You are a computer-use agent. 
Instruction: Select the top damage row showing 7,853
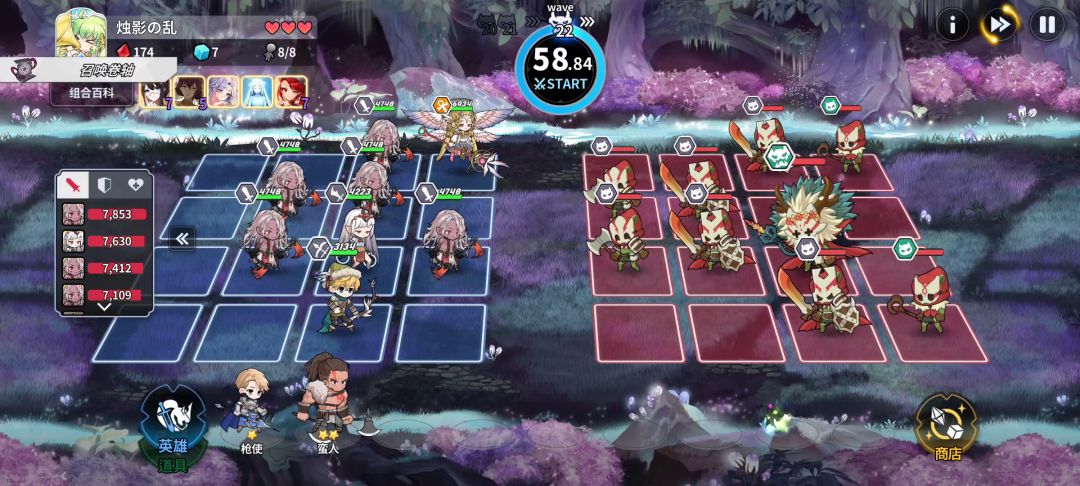(104, 214)
